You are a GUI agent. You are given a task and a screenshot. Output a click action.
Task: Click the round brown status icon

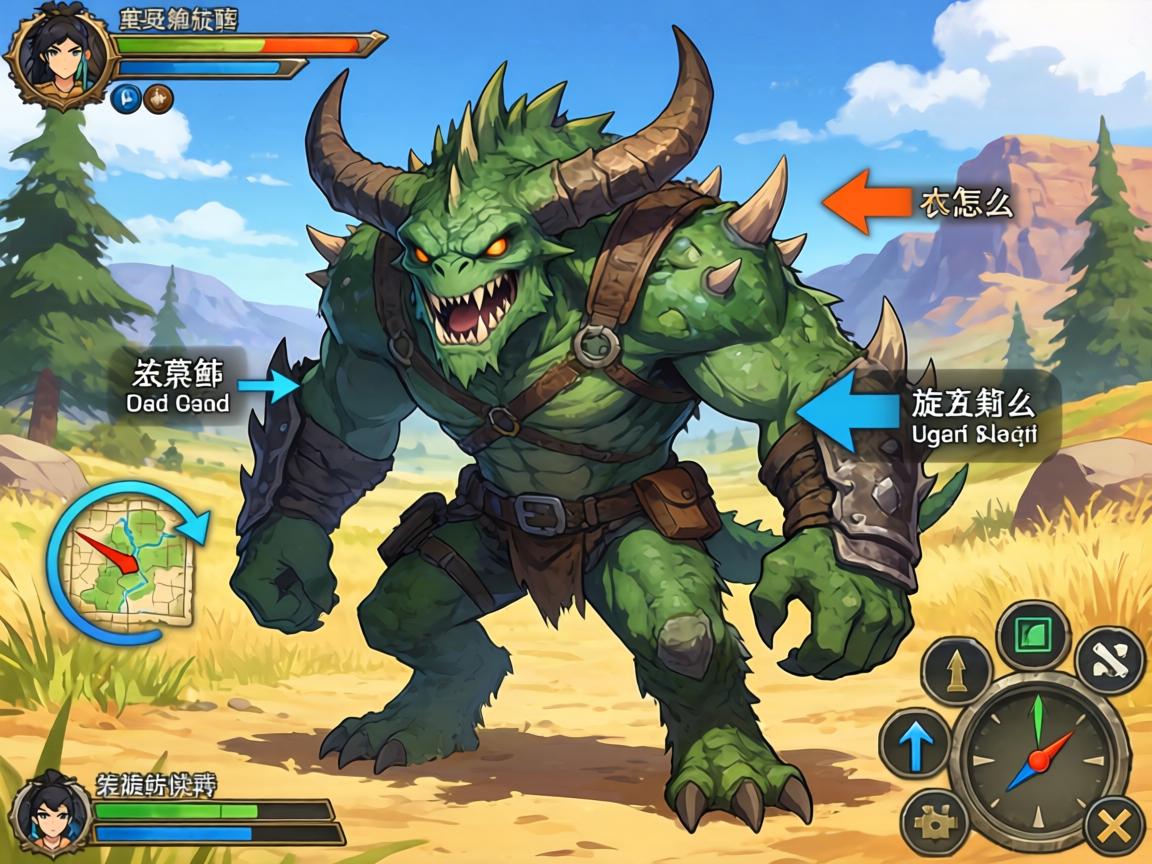pyautogui.click(x=158, y=98)
